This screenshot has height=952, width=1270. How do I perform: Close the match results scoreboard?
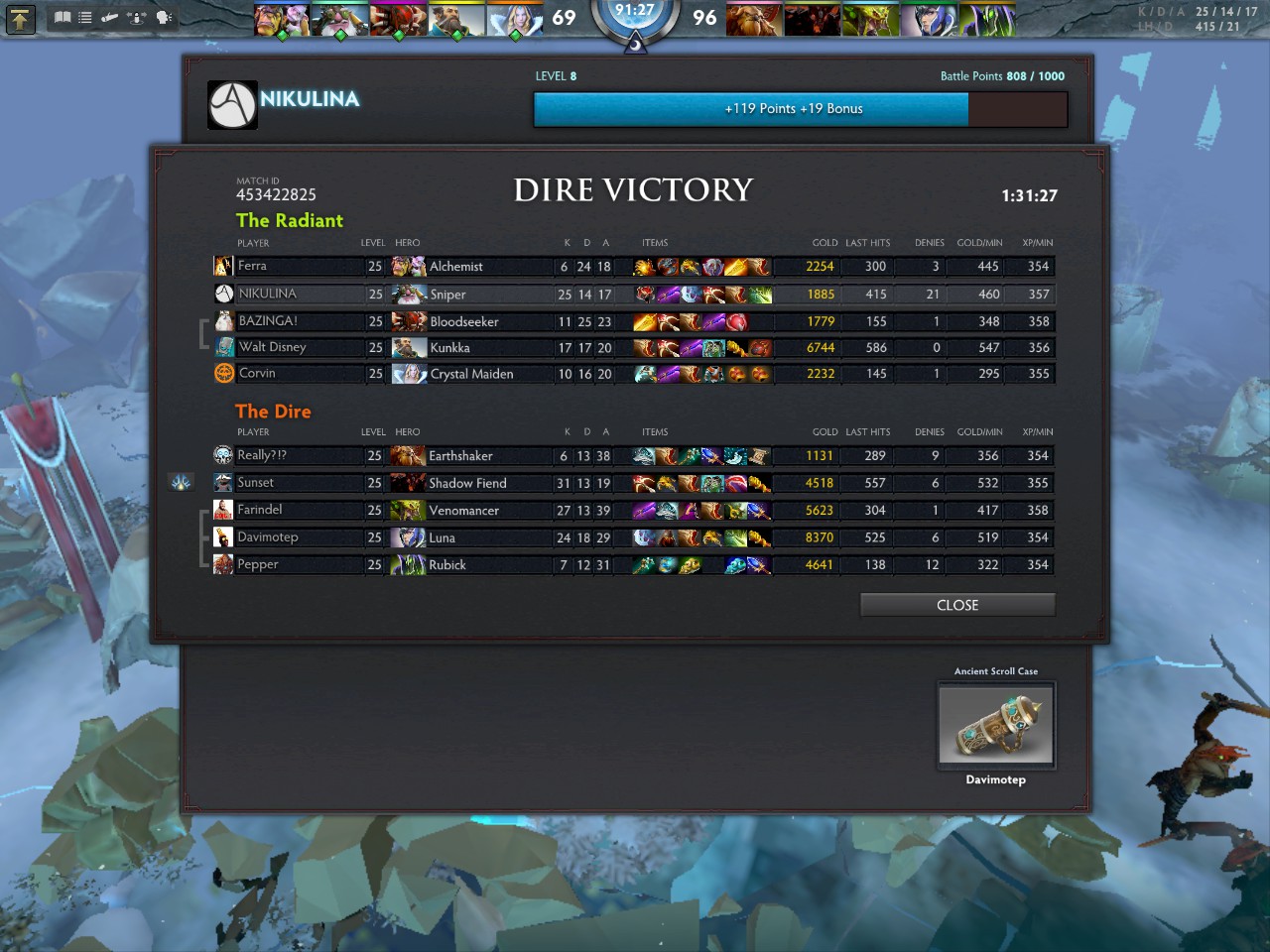956,605
